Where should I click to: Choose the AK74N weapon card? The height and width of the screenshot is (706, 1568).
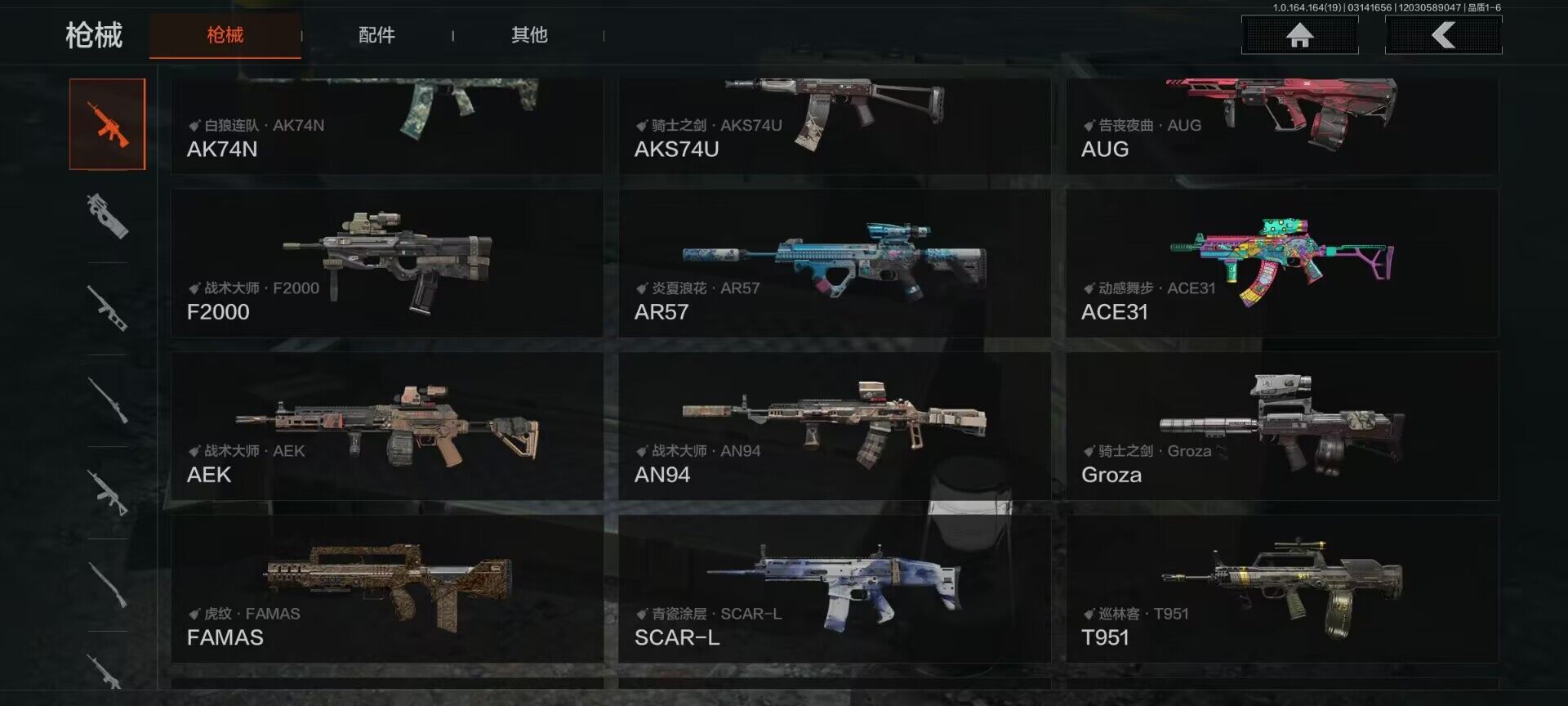[x=386, y=125]
